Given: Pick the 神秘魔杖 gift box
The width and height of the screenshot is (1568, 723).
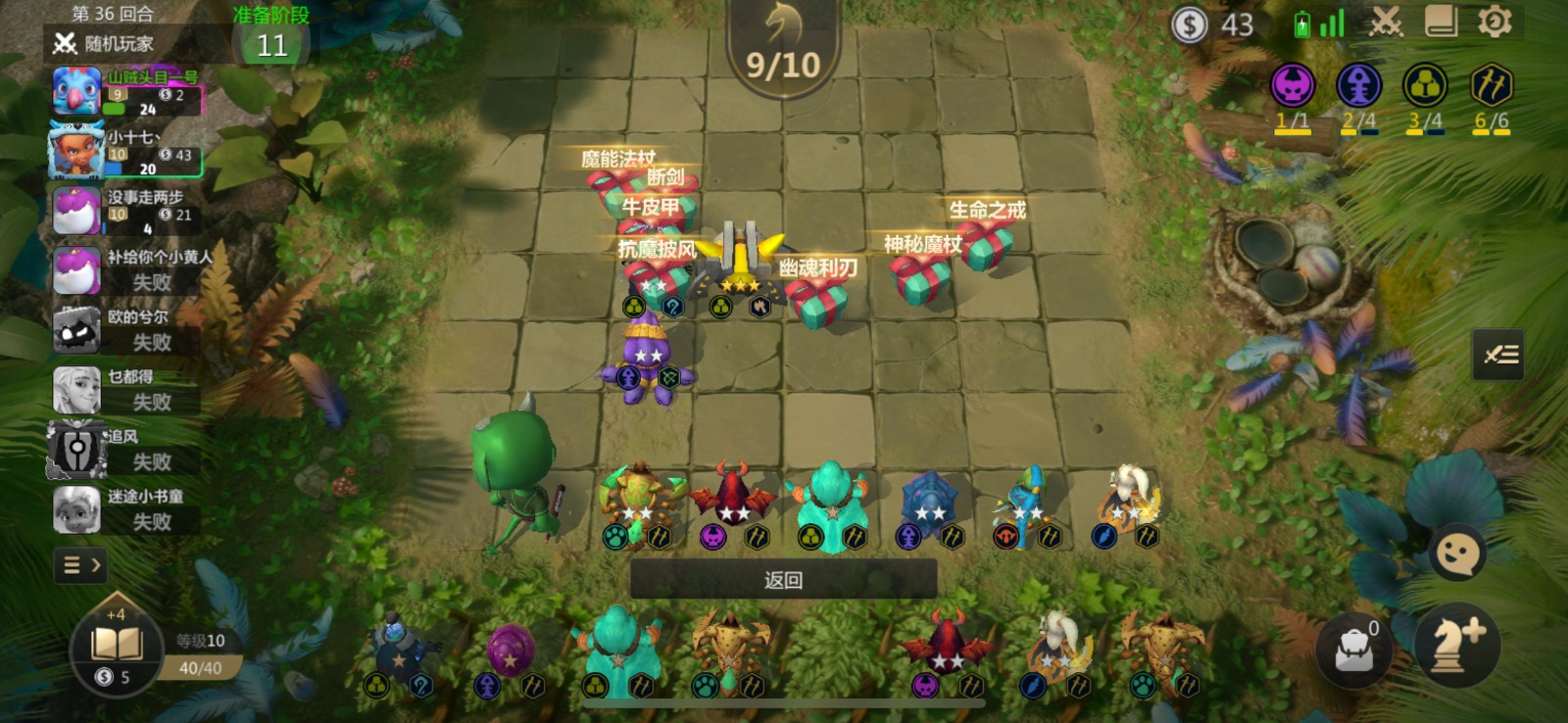Looking at the screenshot, I should pyautogui.click(x=919, y=278).
